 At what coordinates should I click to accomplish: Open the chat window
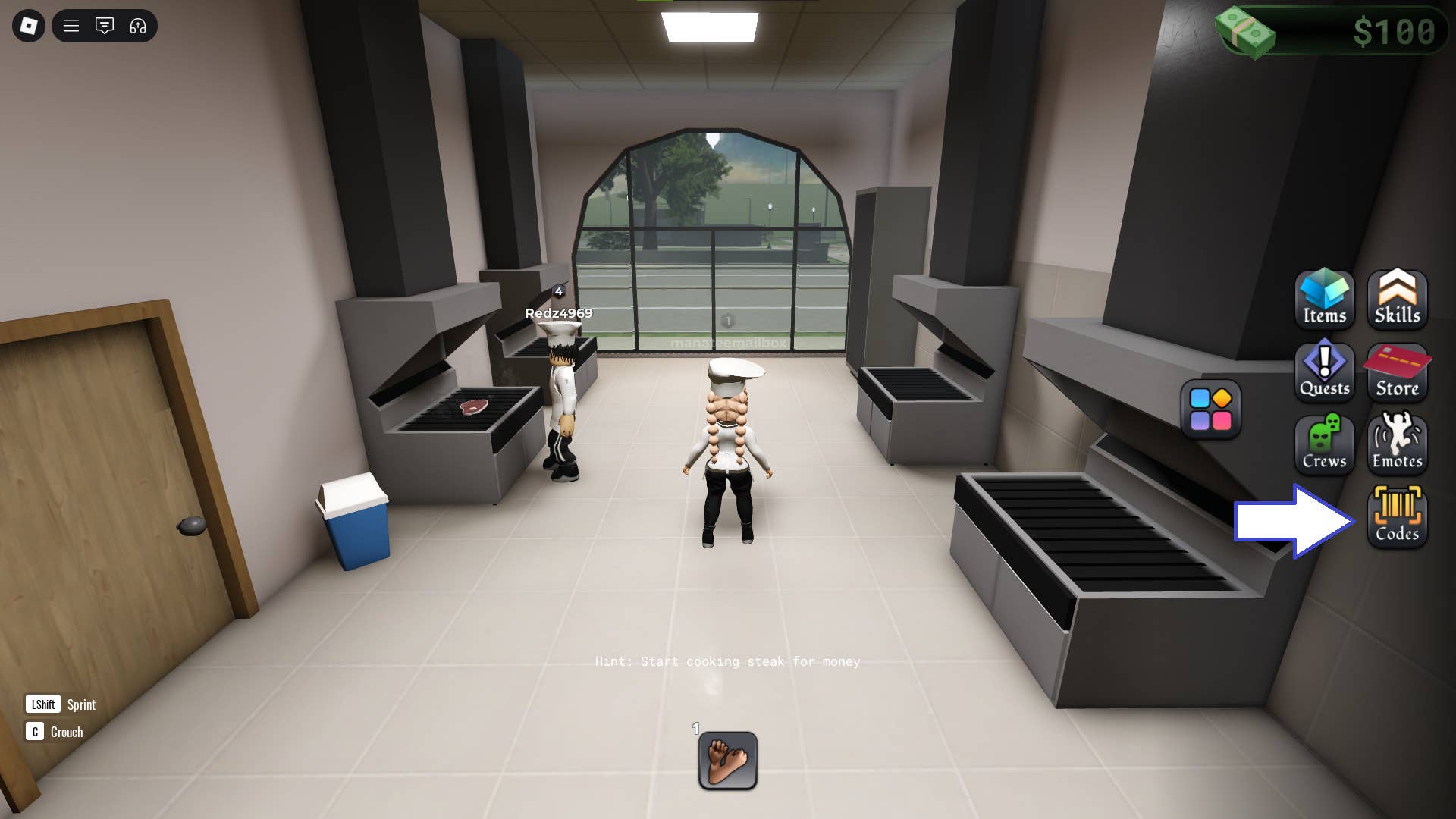pos(105,26)
